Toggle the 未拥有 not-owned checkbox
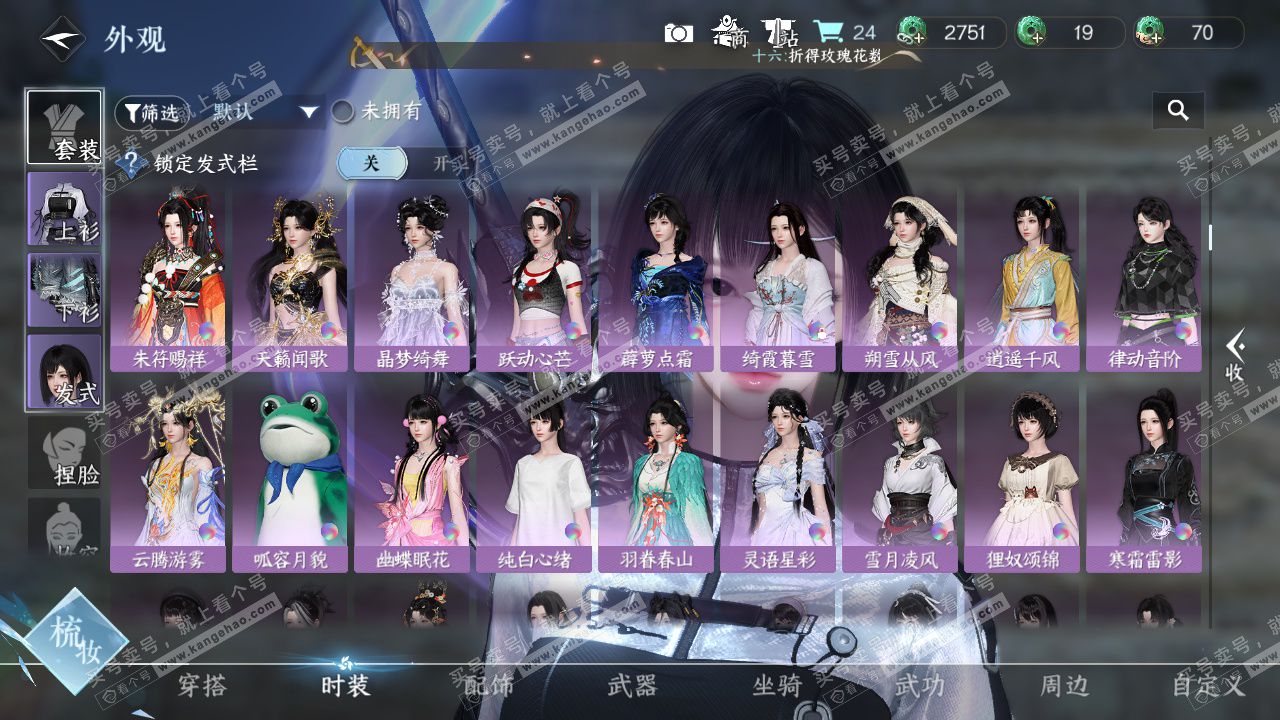1280x720 pixels. click(343, 111)
